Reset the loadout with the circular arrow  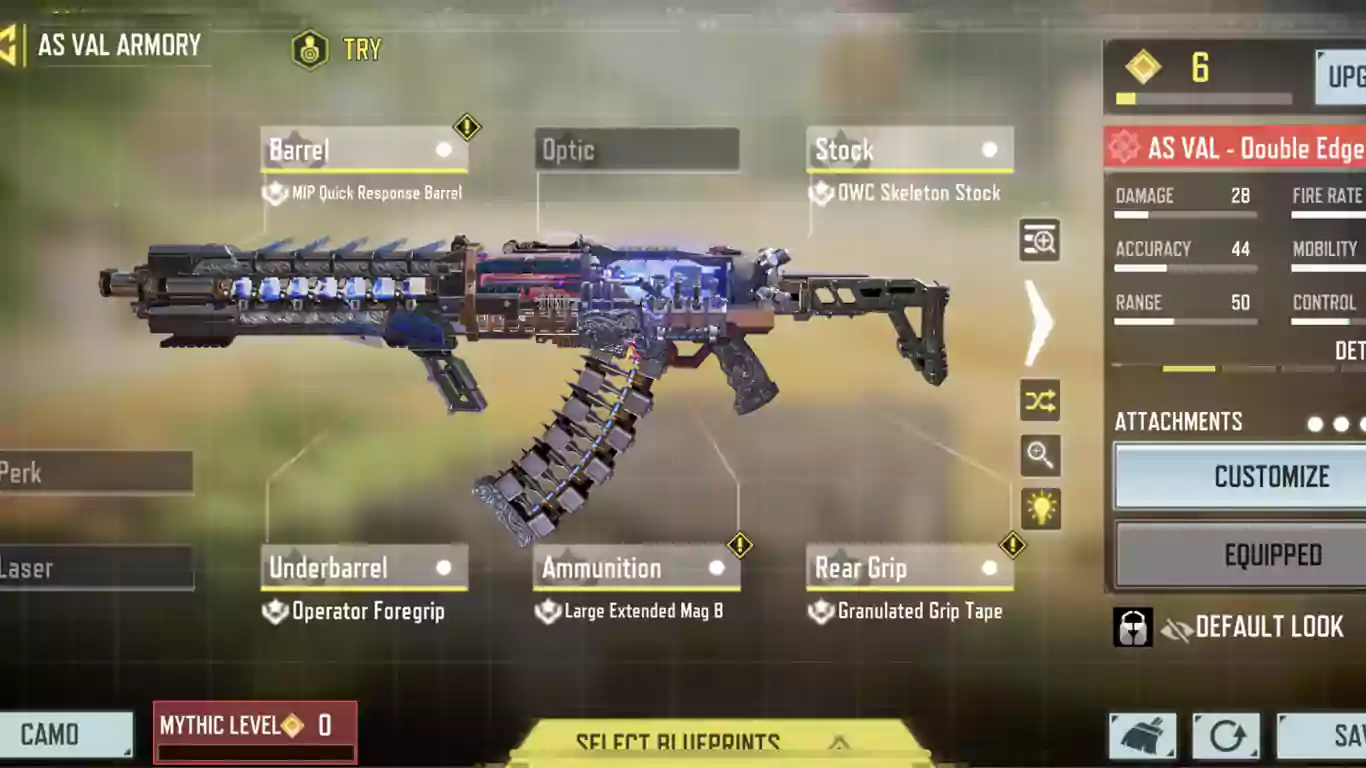1226,737
